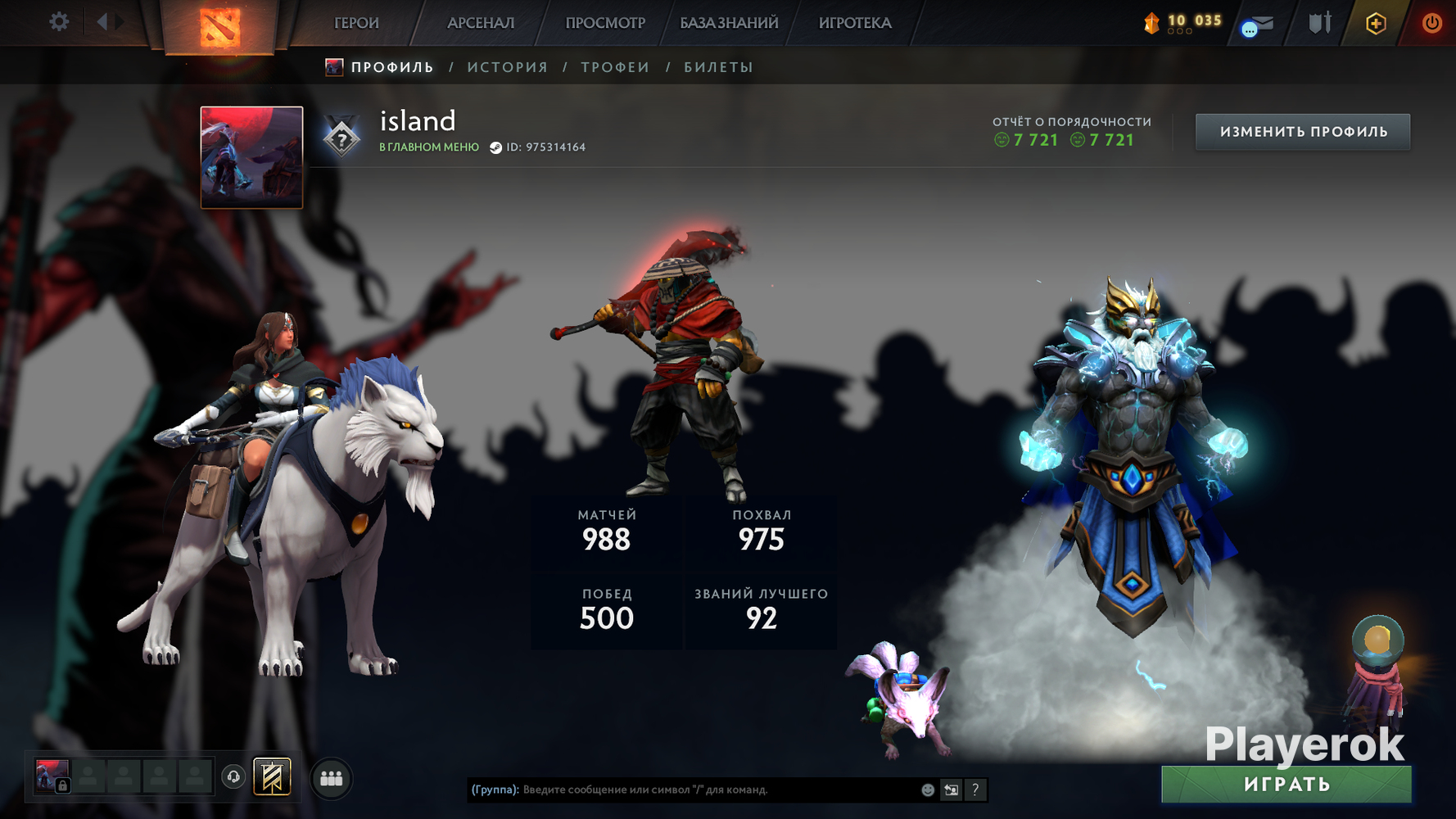Show the БИЛЕТЫ tab

[719, 67]
